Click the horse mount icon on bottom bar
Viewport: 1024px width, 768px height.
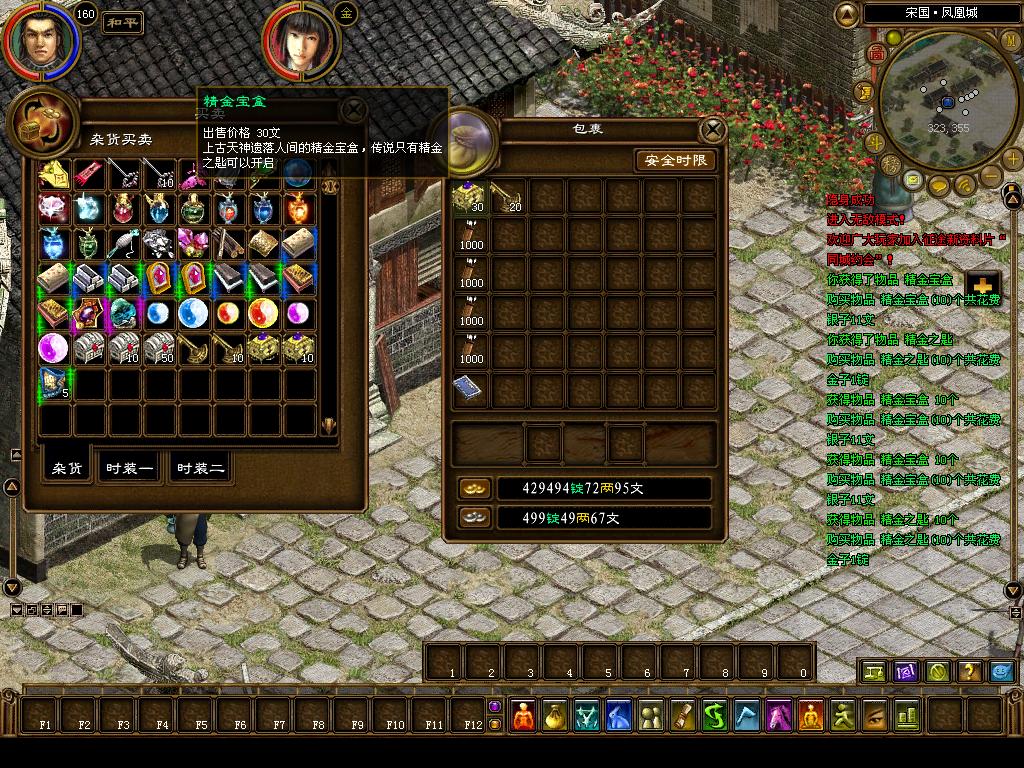tap(779, 715)
